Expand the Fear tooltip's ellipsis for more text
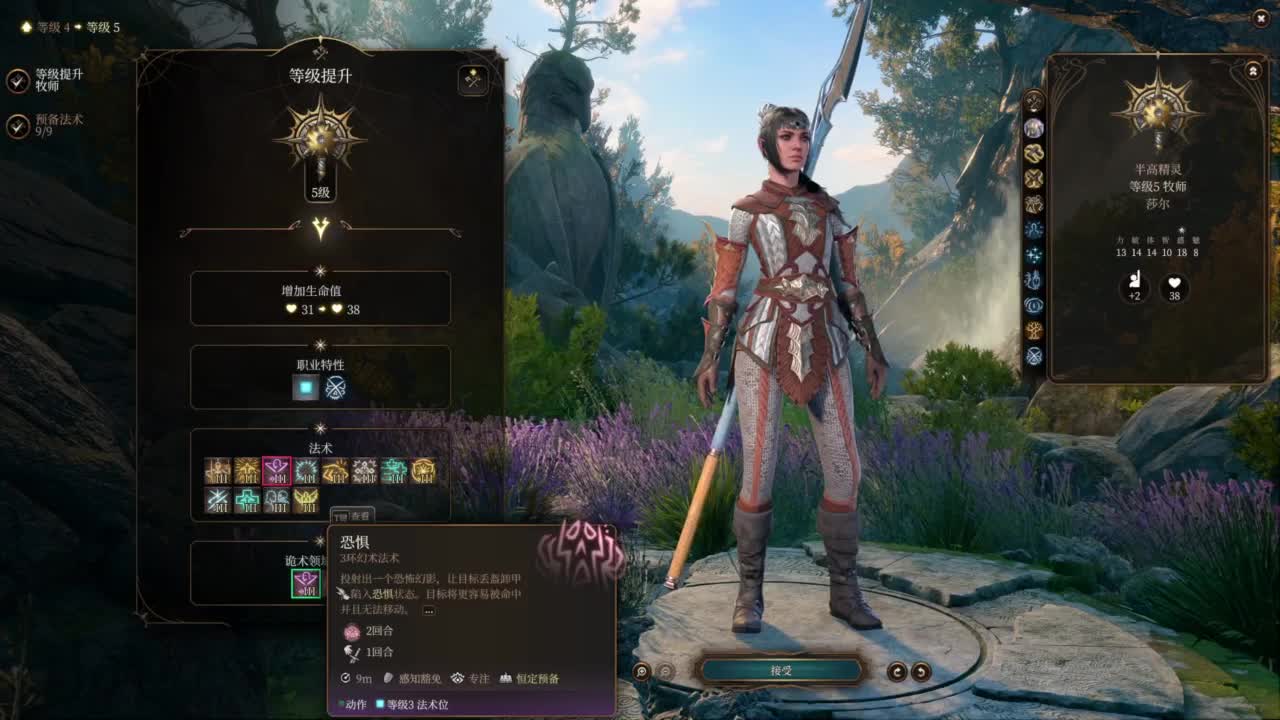1280x720 pixels. coord(428,610)
